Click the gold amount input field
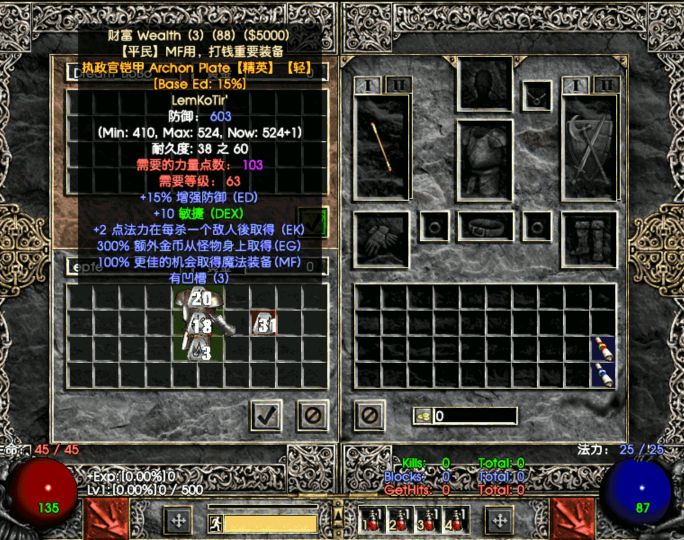This screenshot has height=540, width=684. tap(474, 415)
